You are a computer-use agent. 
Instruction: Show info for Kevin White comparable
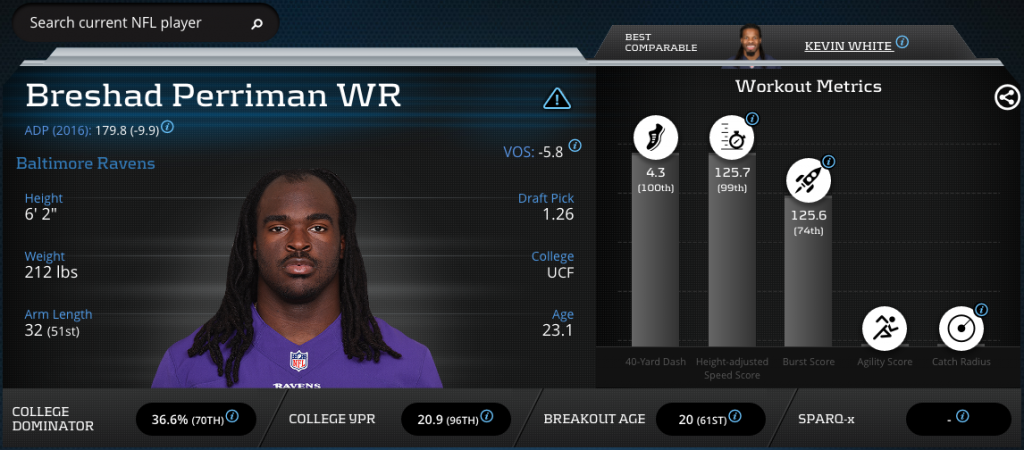click(x=902, y=42)
